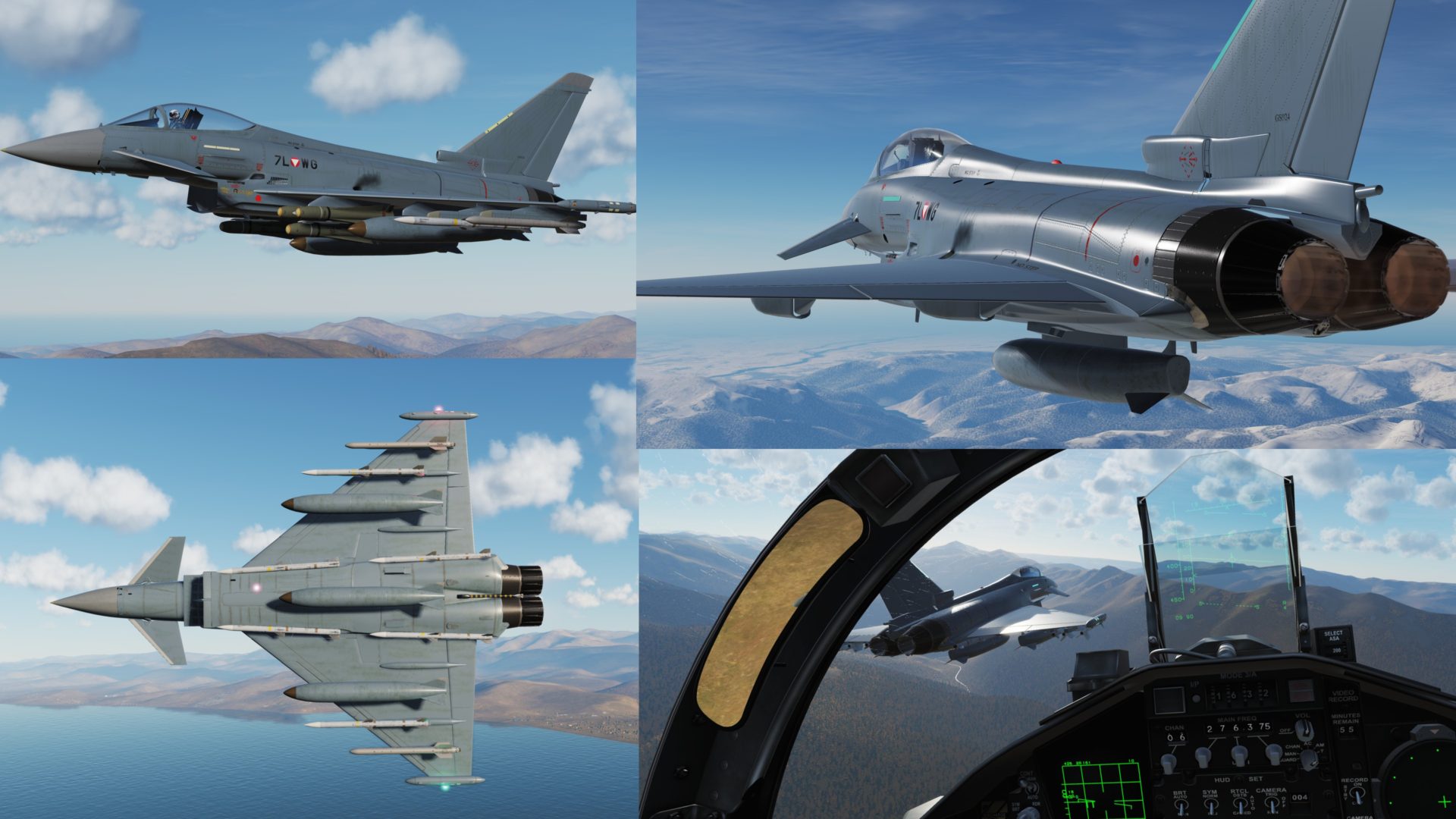
Task: Click the AC AM selector knob near VOL
Action: [1308, 758]
